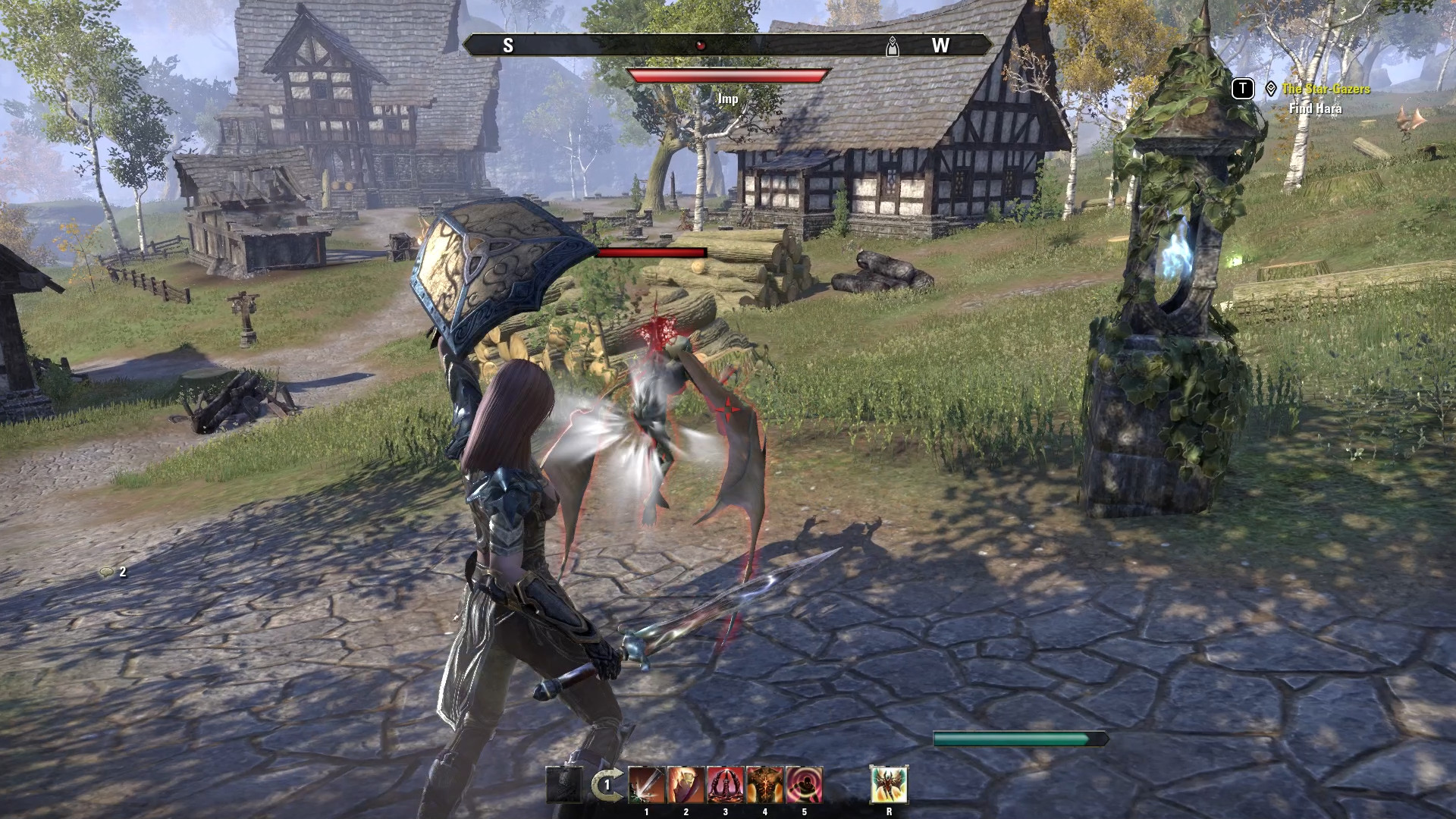Screen dimensions: 1456x819
Task: Use the flaming shield ability in slot 2
Action: tap(686, 785)
